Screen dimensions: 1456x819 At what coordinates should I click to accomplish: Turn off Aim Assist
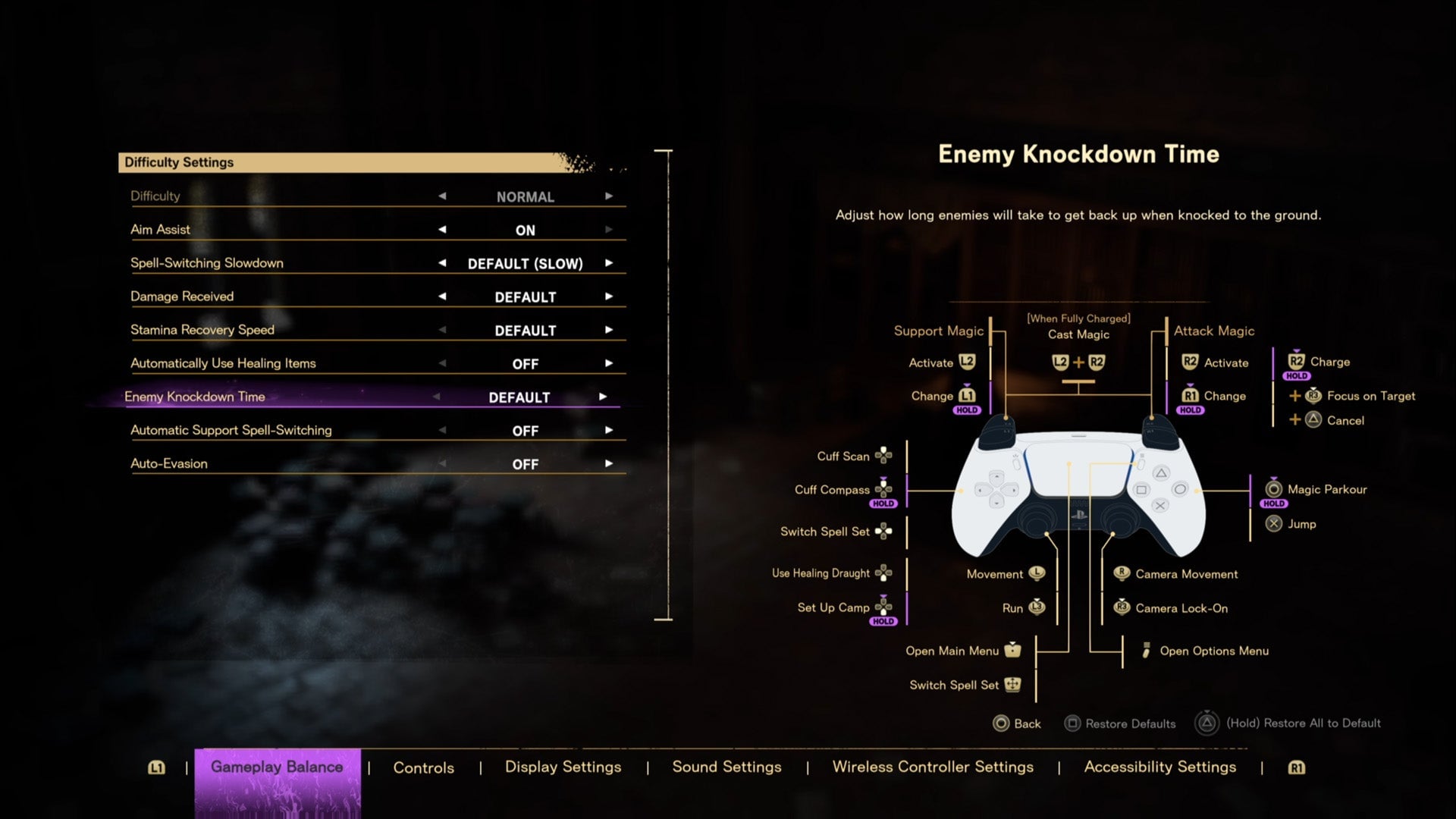[444, 230]
